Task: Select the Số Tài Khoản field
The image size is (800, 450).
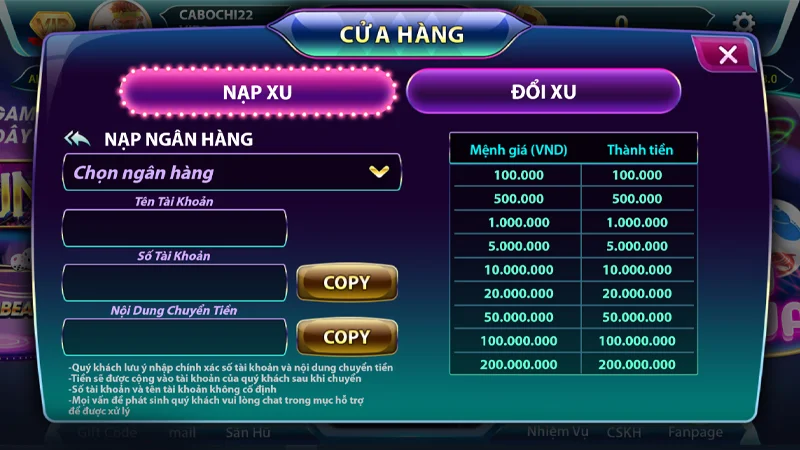Action: point(174,283)
